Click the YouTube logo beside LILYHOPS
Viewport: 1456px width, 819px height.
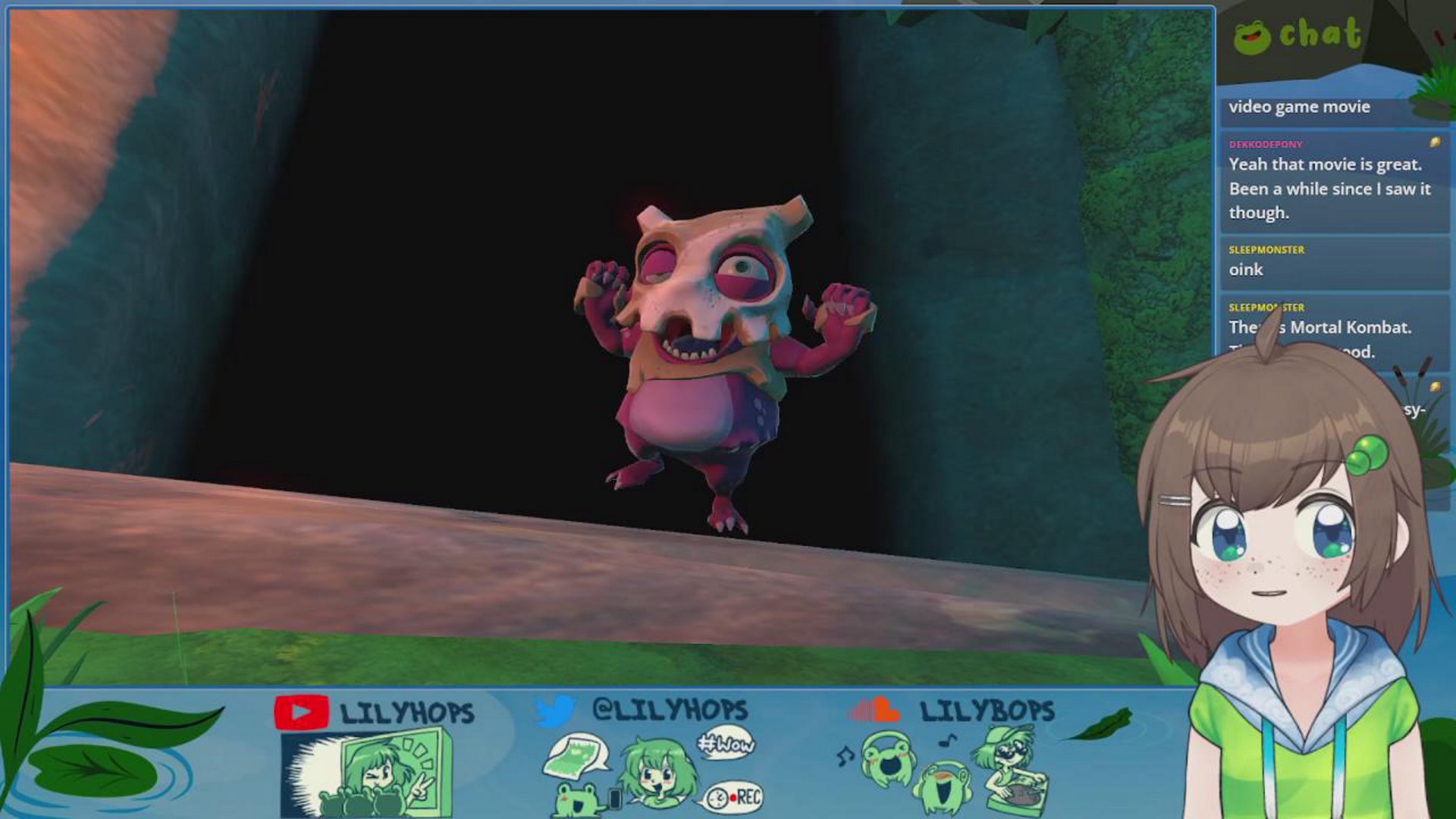point(301,712)
